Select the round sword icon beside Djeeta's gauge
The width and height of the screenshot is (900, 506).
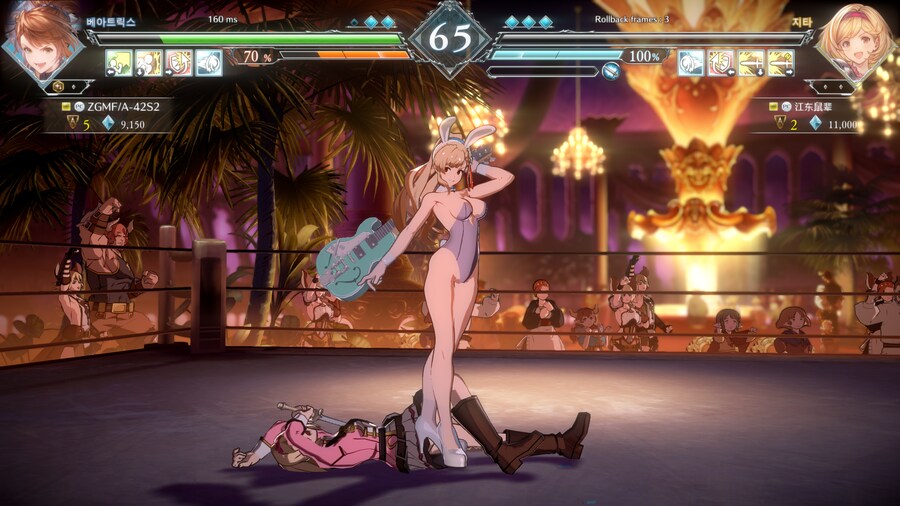pos(611,71)
